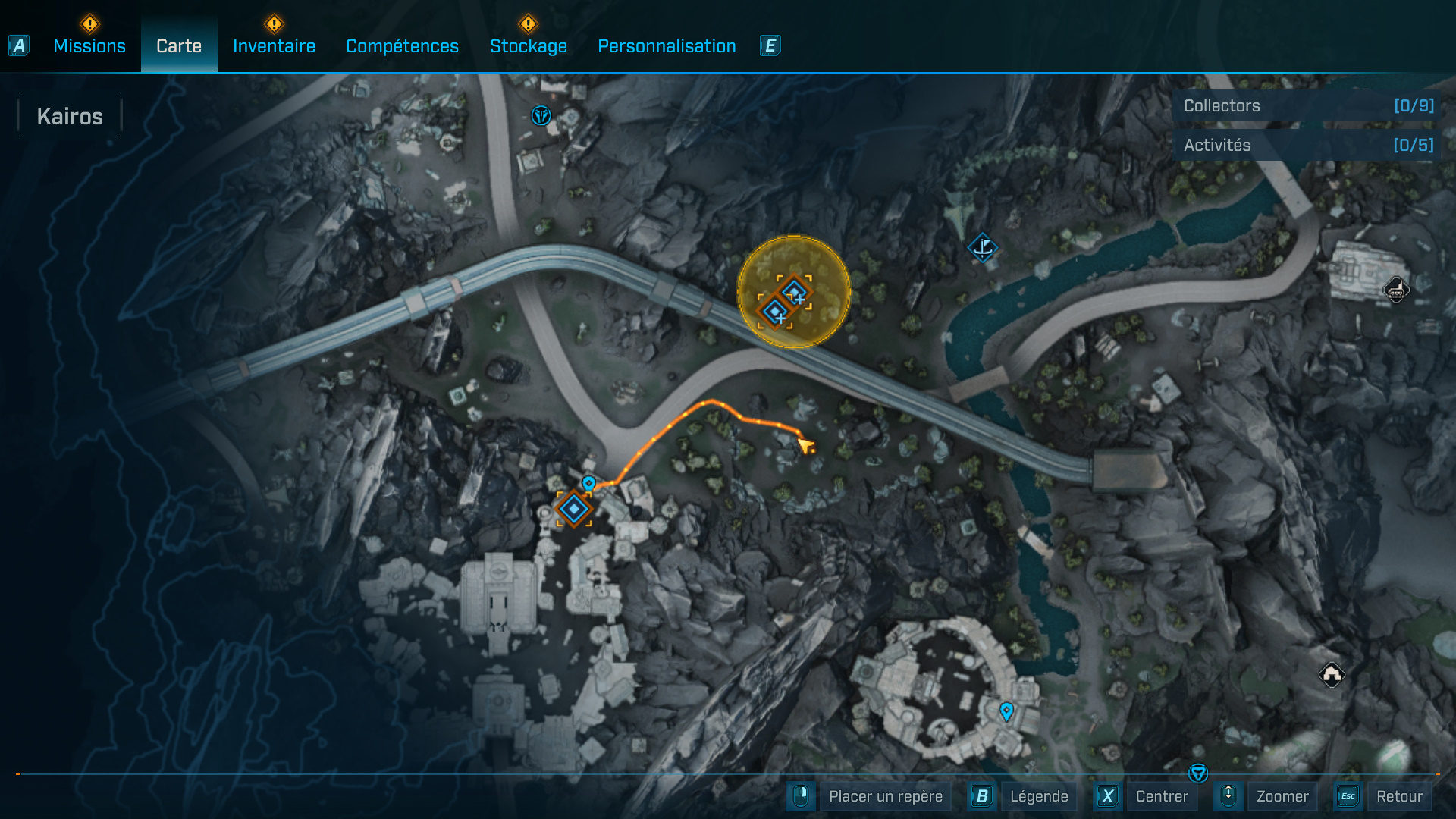Choose the Placer un repère option
Viewport: 1456px width, 819px height.
885,796
